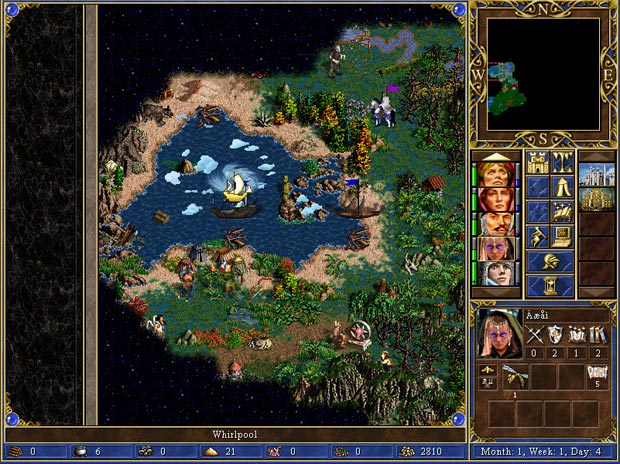Viewport: 620px width, 464px height.
Task: Open the Kingdom Overview castle button
Action: click(537, 163)
